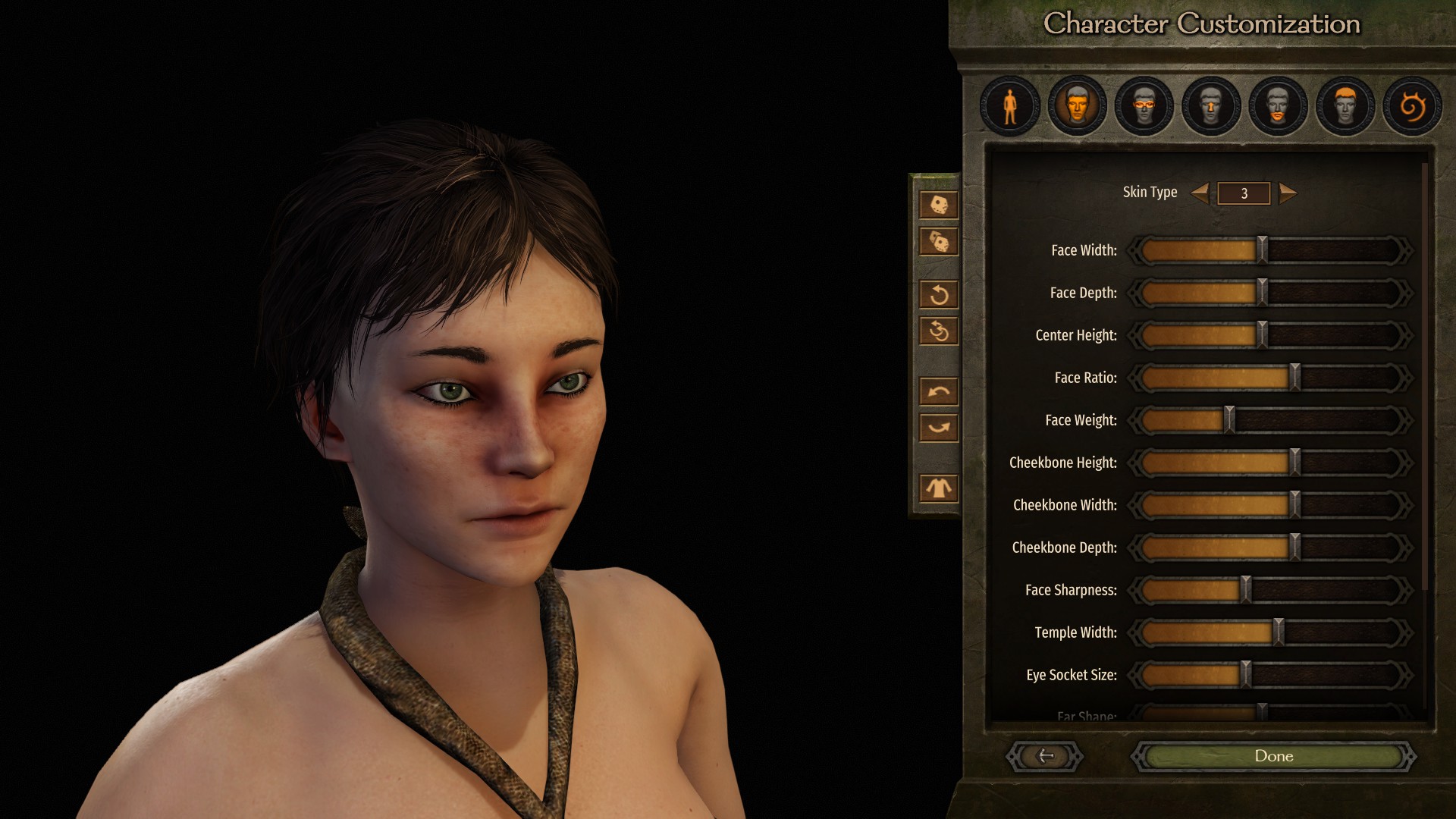Screen dimensions: 1456x819
Task: Increase Skin Type with right arrow
Action: coord(1288,193)
